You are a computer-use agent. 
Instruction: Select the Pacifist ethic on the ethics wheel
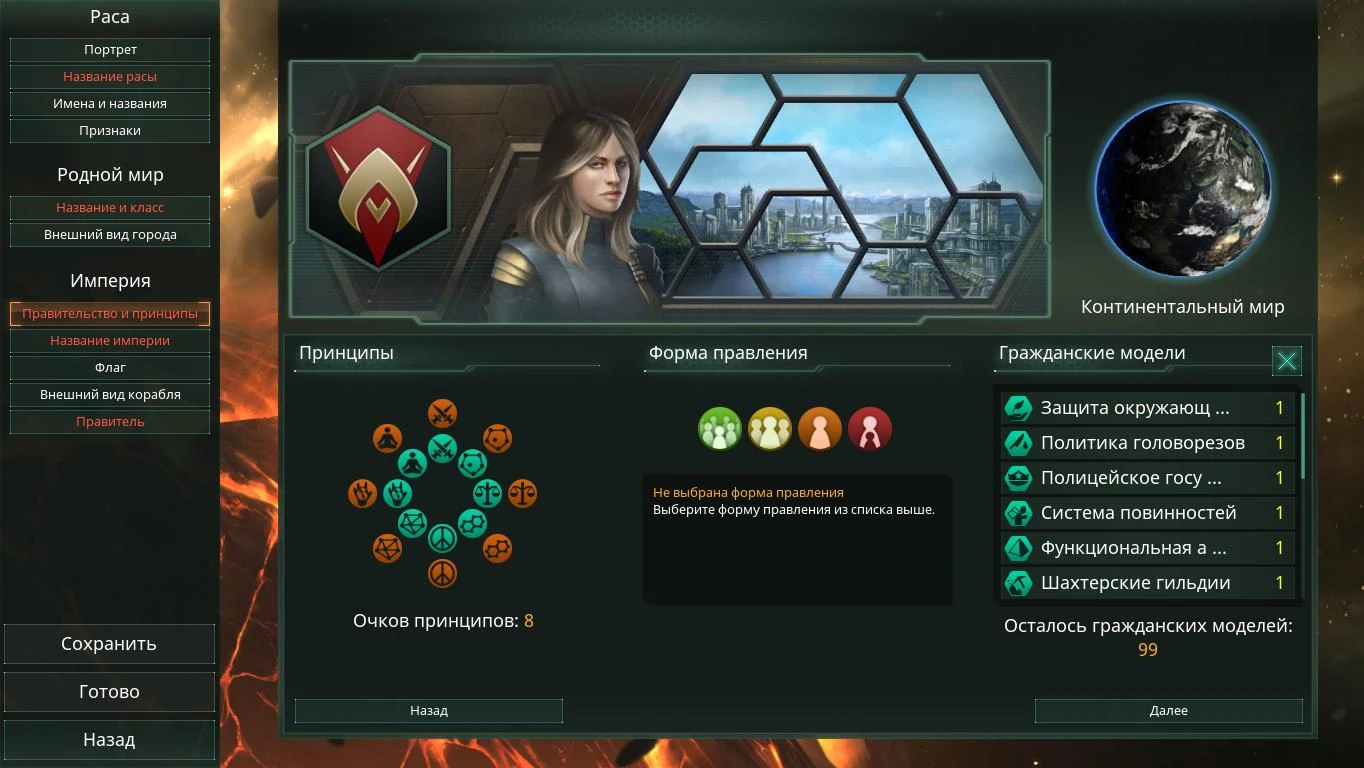[x=443, y=537]
